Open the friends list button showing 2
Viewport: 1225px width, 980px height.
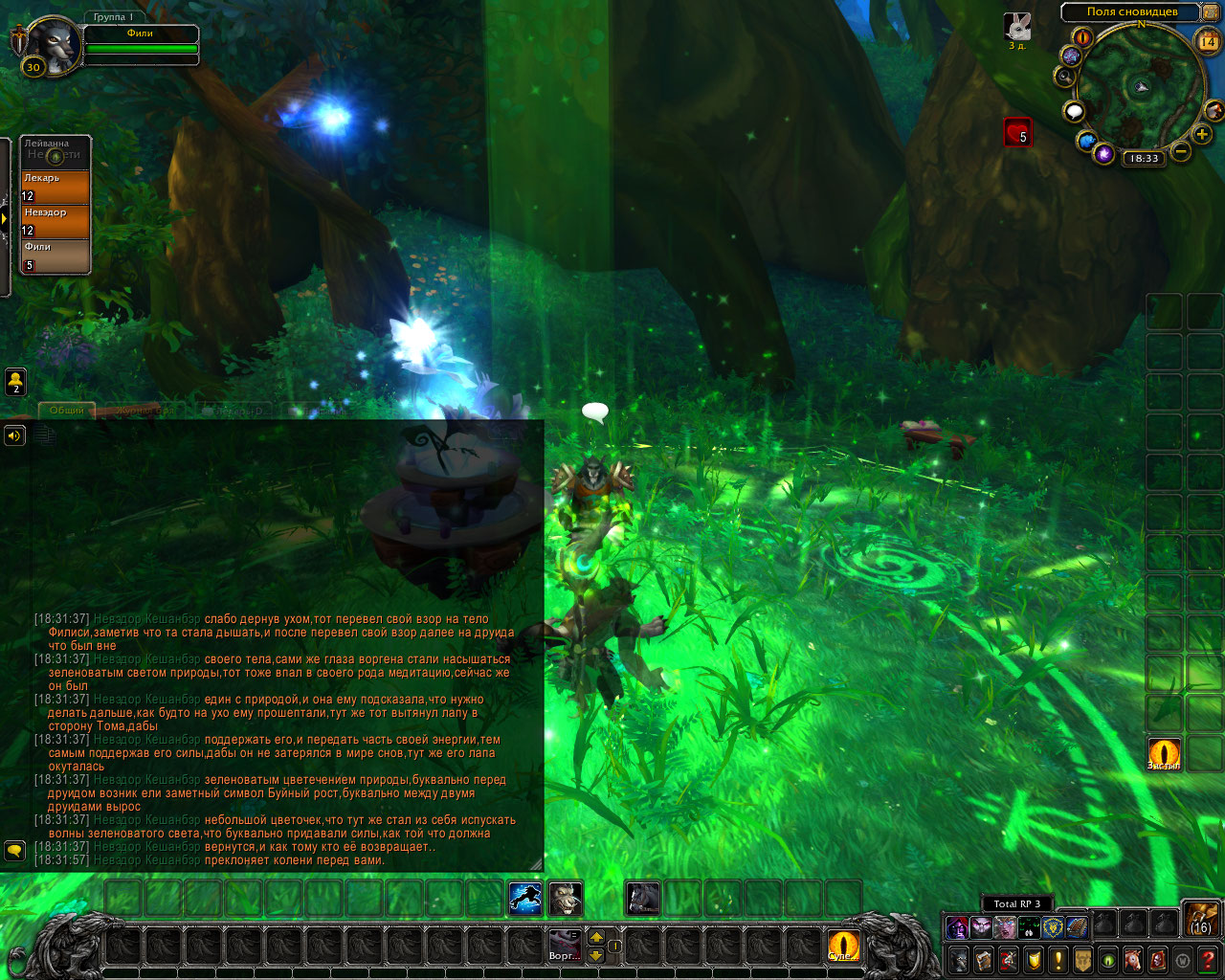(15, 382)
